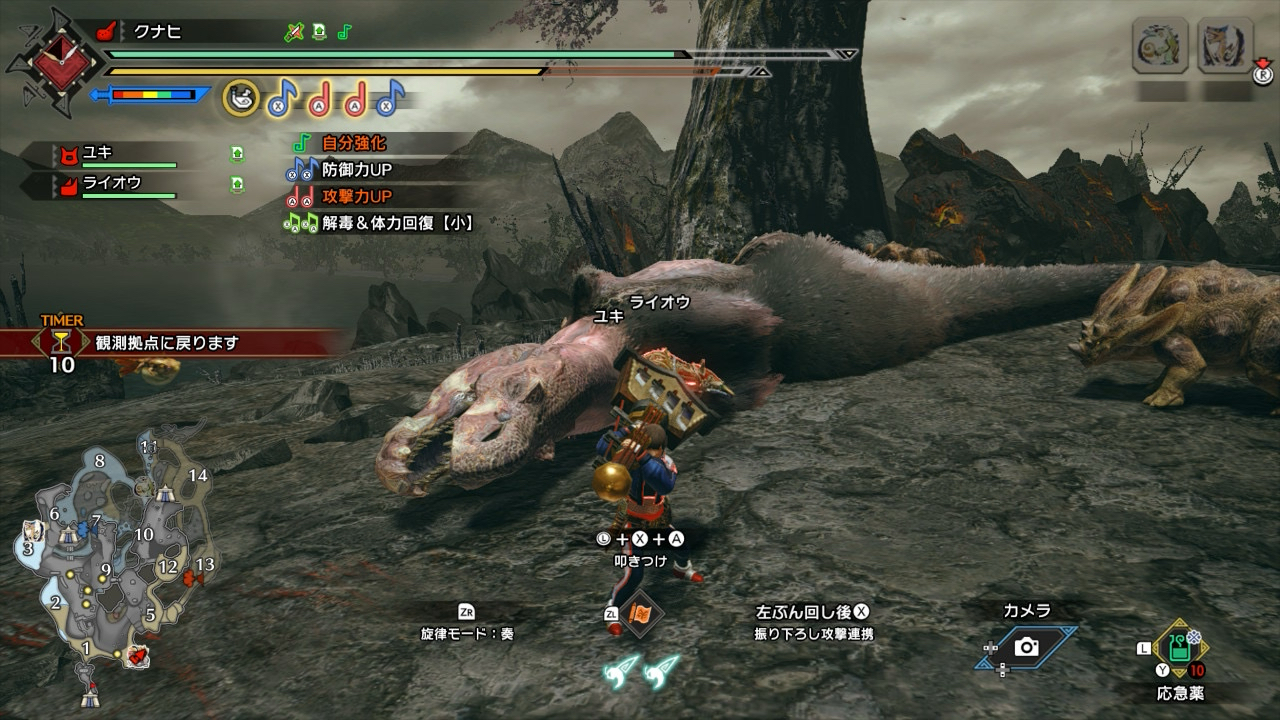Choose the 防御力UP melody entry
1280x720 pixels.
tap(356, 170)
